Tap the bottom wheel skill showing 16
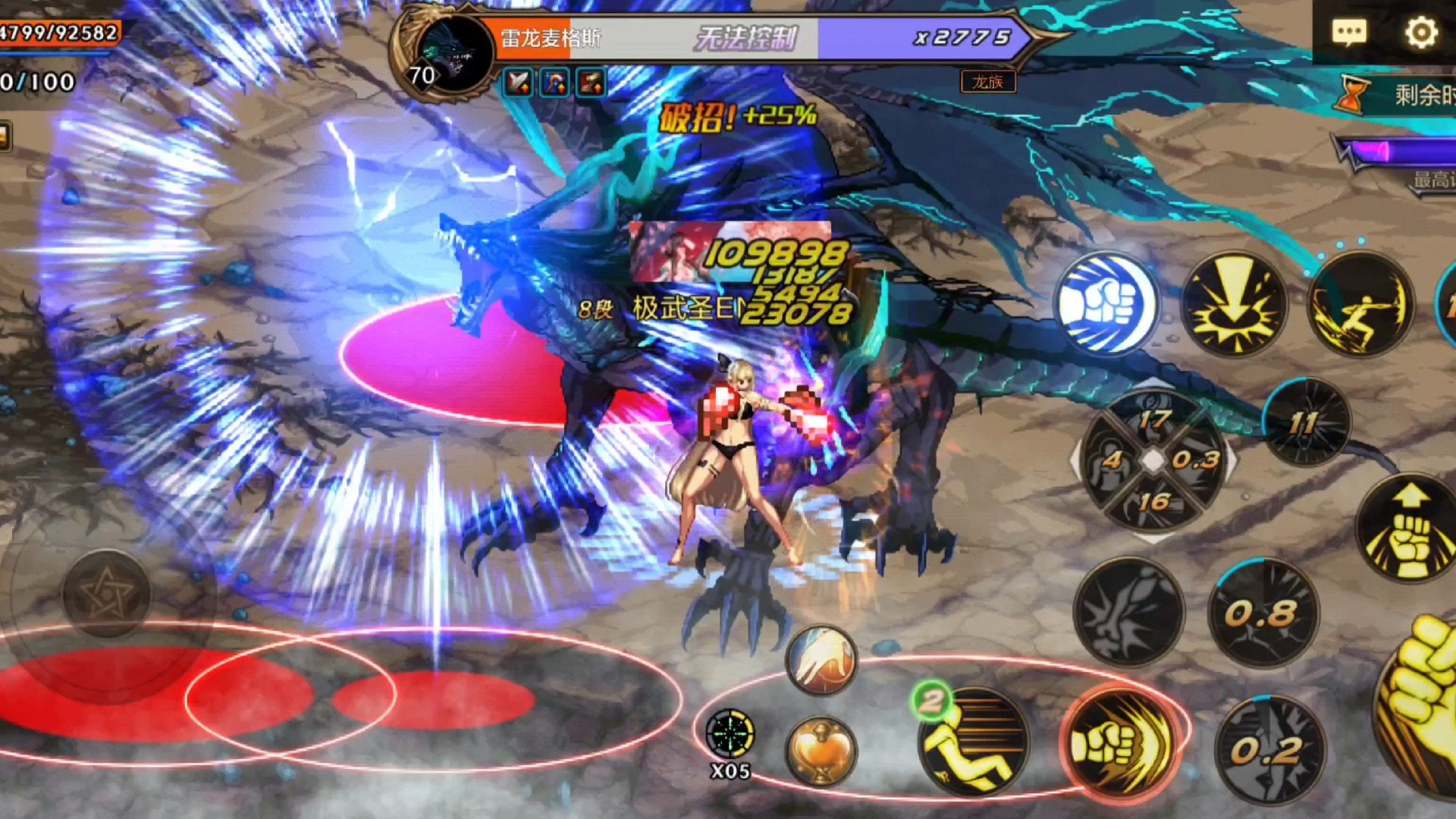Image resolution: width=1456 pixels, height=819 pixels. click(1153, 501)
